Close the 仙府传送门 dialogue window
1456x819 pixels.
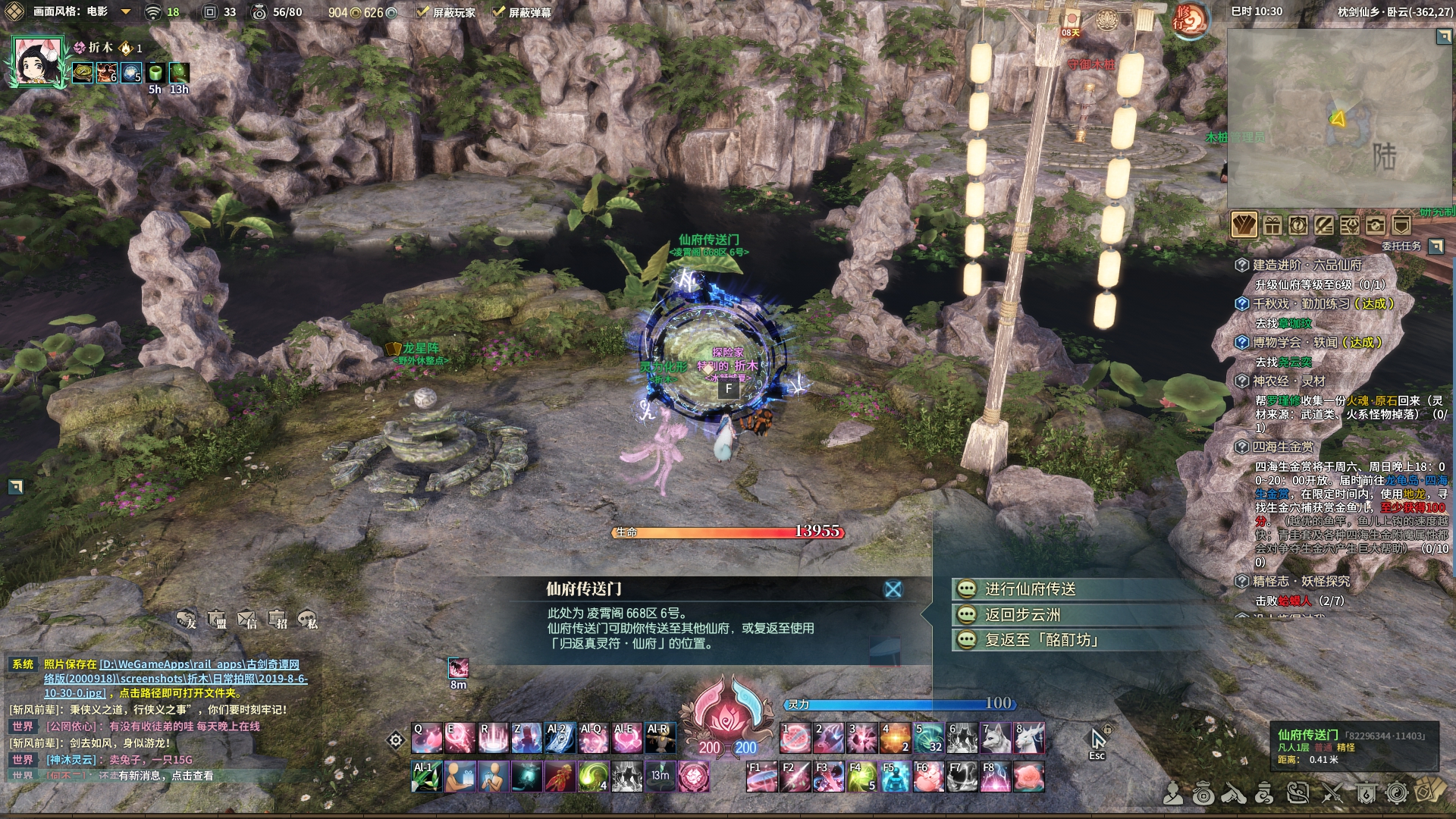(893, 589)
